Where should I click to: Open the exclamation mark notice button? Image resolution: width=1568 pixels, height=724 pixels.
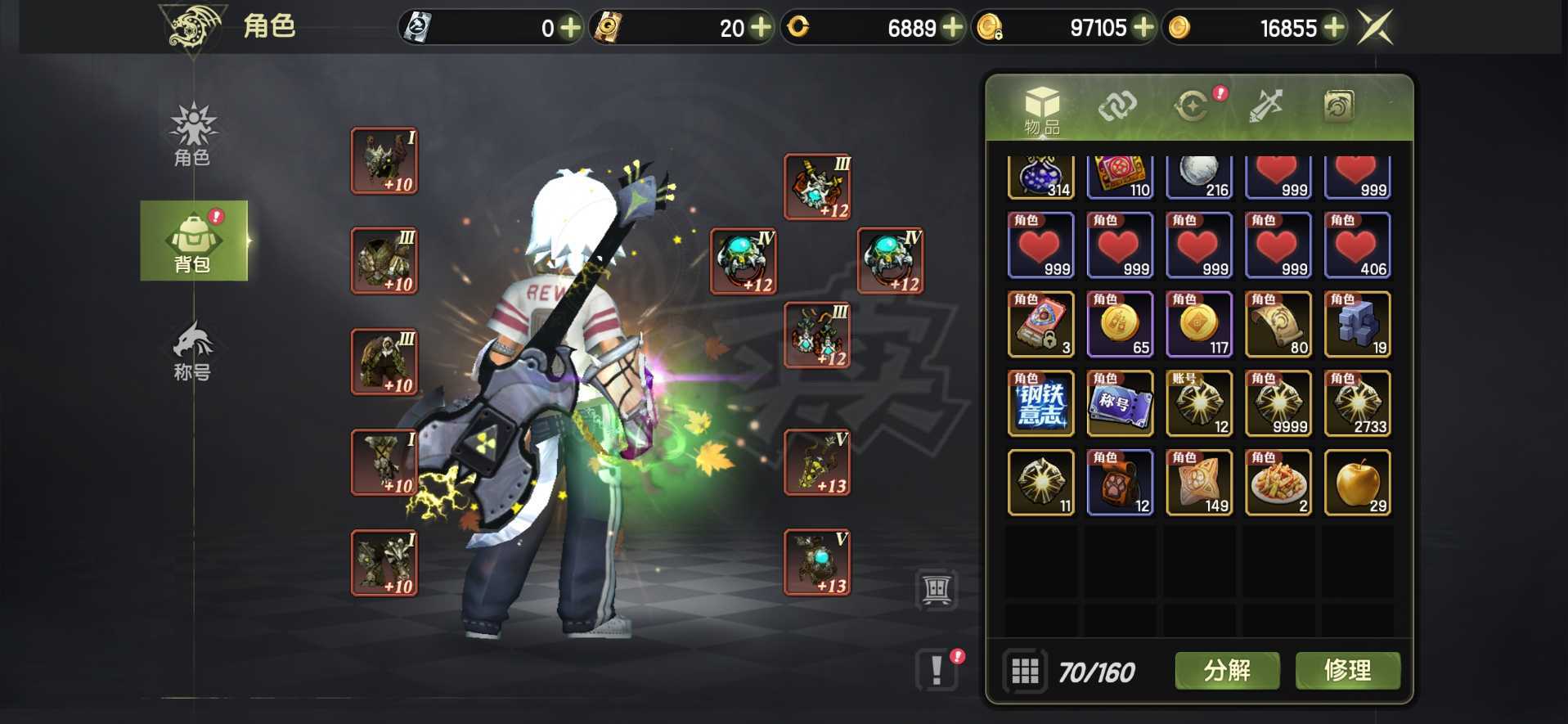click(937, 670)
